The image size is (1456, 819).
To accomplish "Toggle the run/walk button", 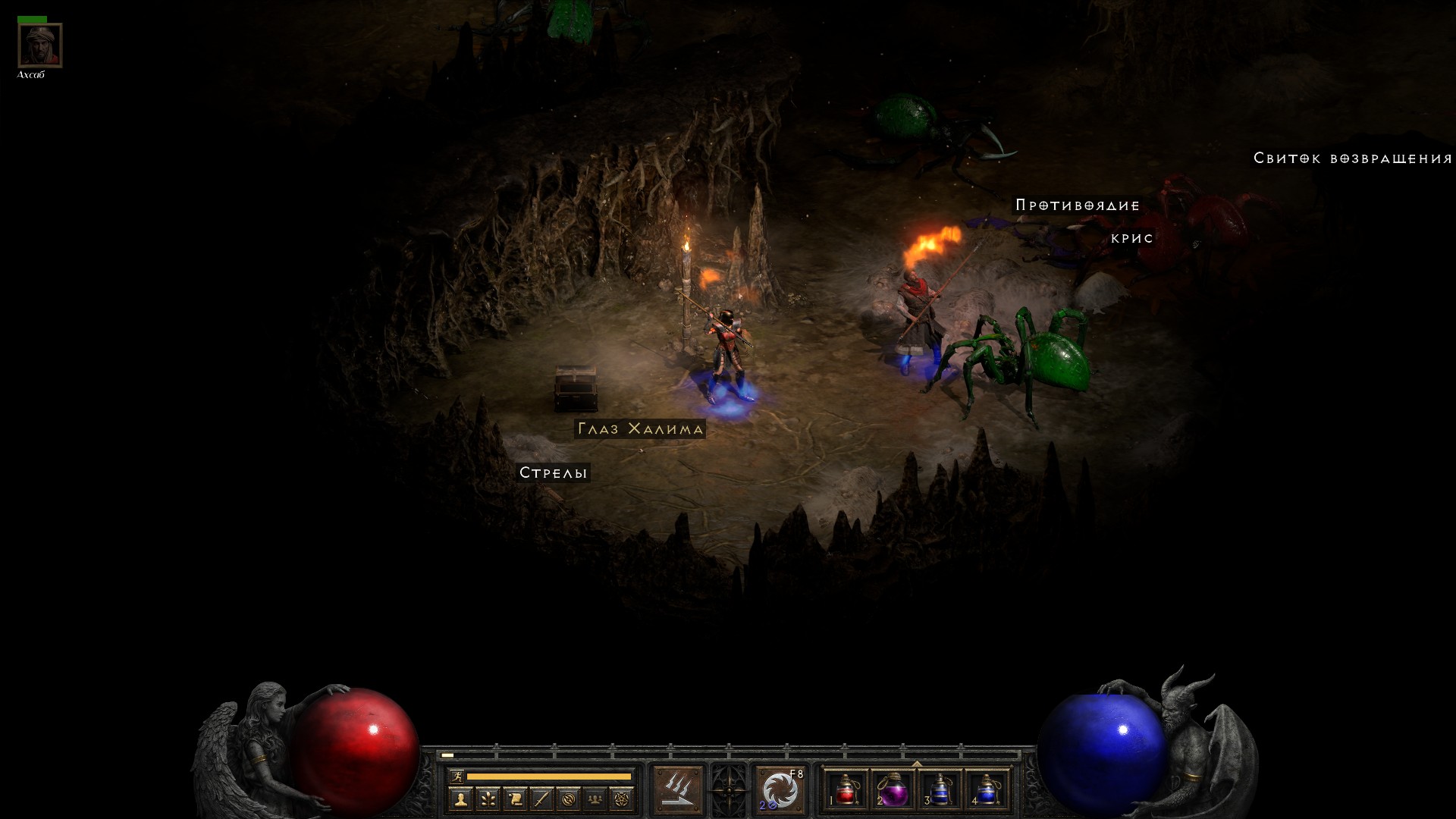I will 456,776.
